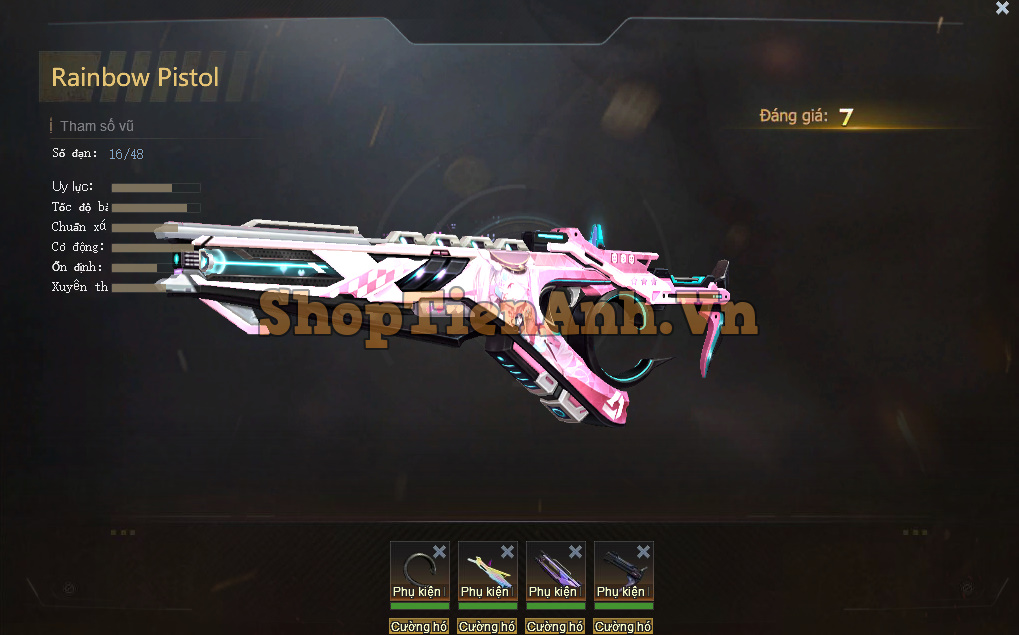1019x635 pixels.
Task: Click Cường hóa under the rainbow blade accessory
Action: [x=487, y=627]
